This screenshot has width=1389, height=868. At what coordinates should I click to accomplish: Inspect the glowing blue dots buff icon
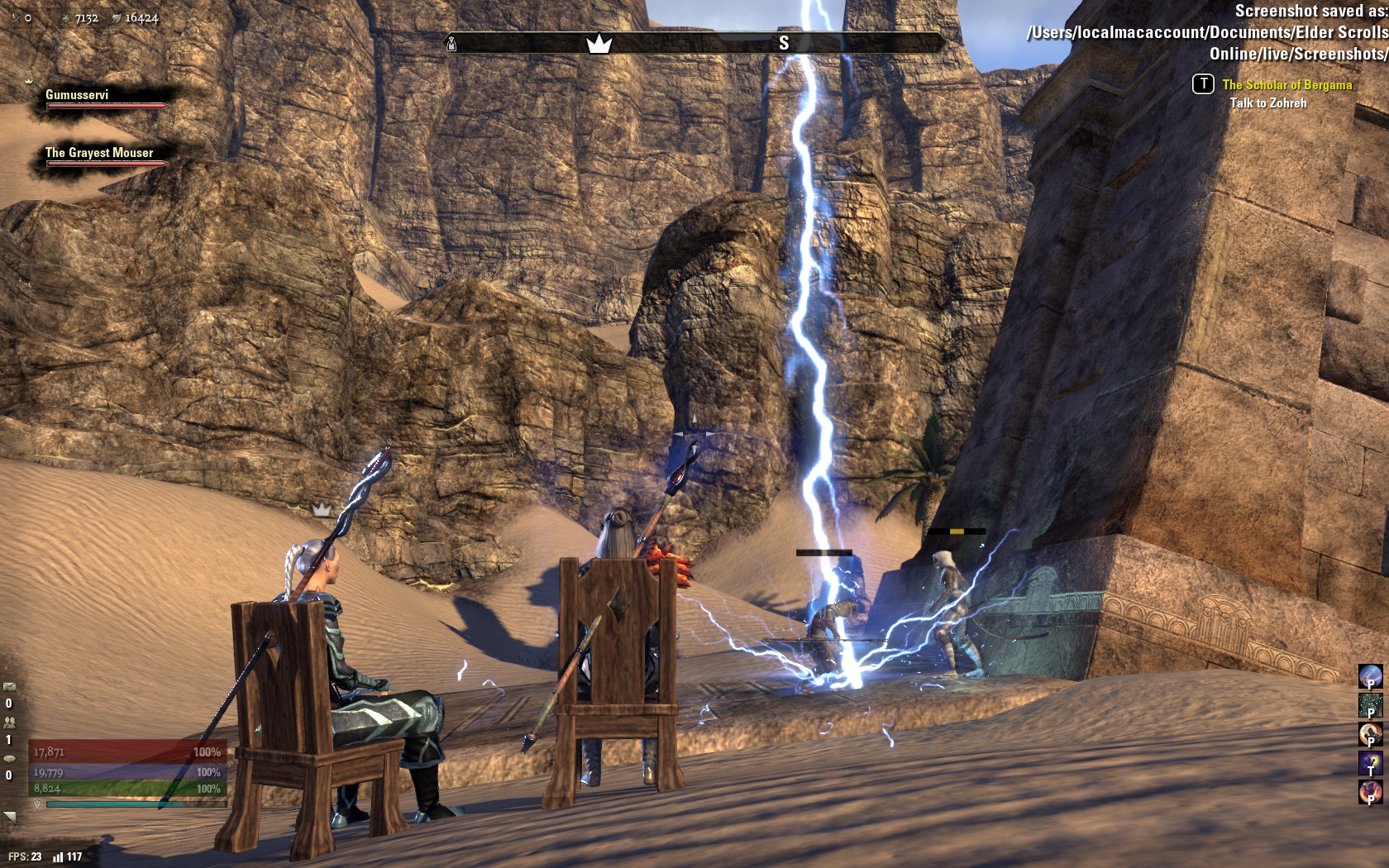(x=1370, y=705)
